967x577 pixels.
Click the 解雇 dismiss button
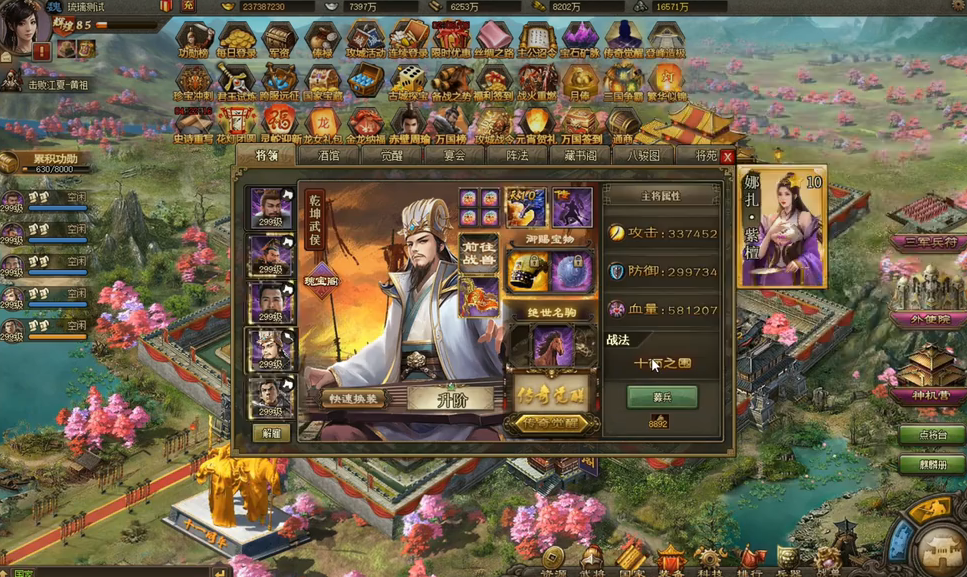pos(271,433)
